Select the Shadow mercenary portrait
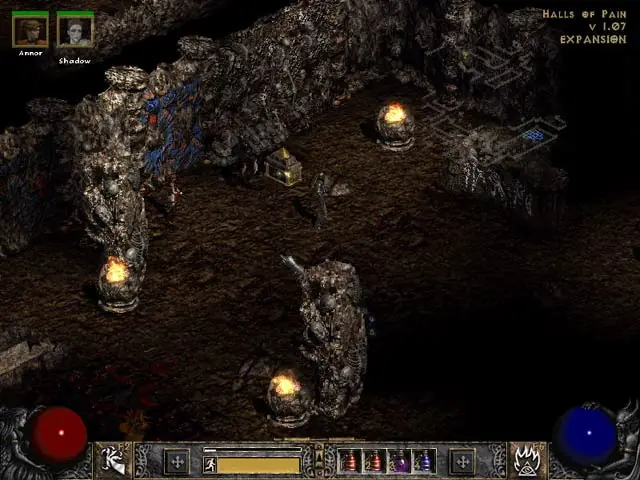640x480 pixels. [75, 29]
